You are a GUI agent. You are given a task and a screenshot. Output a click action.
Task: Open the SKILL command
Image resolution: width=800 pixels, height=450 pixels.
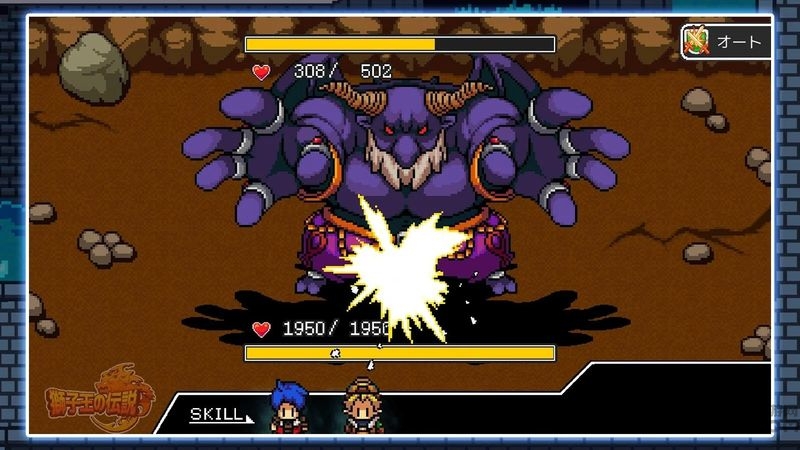click(x=218, y=413)
